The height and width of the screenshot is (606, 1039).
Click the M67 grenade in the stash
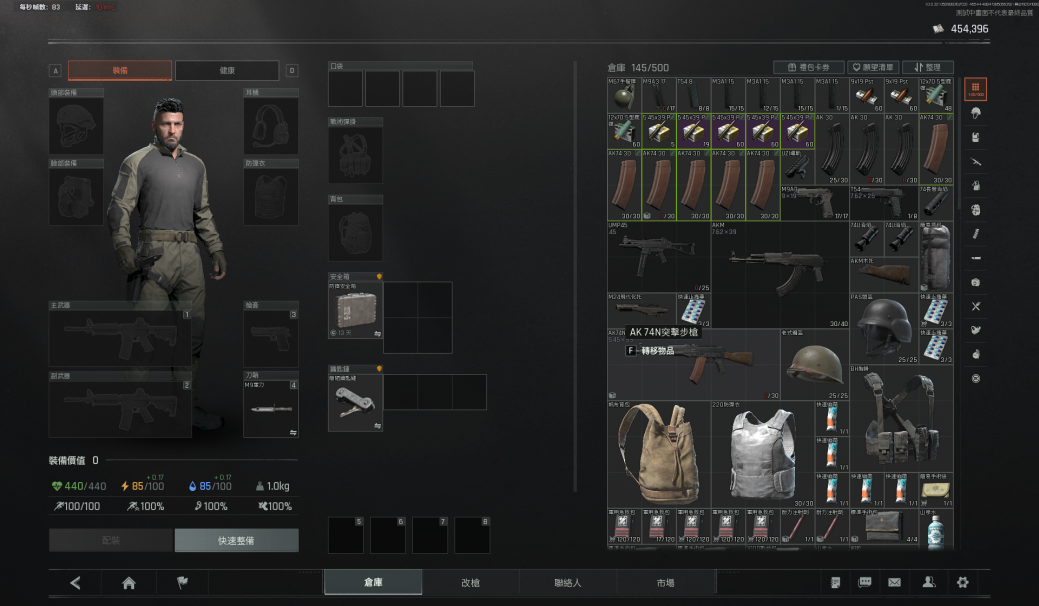pyautogui.click(x=623, y=93)
